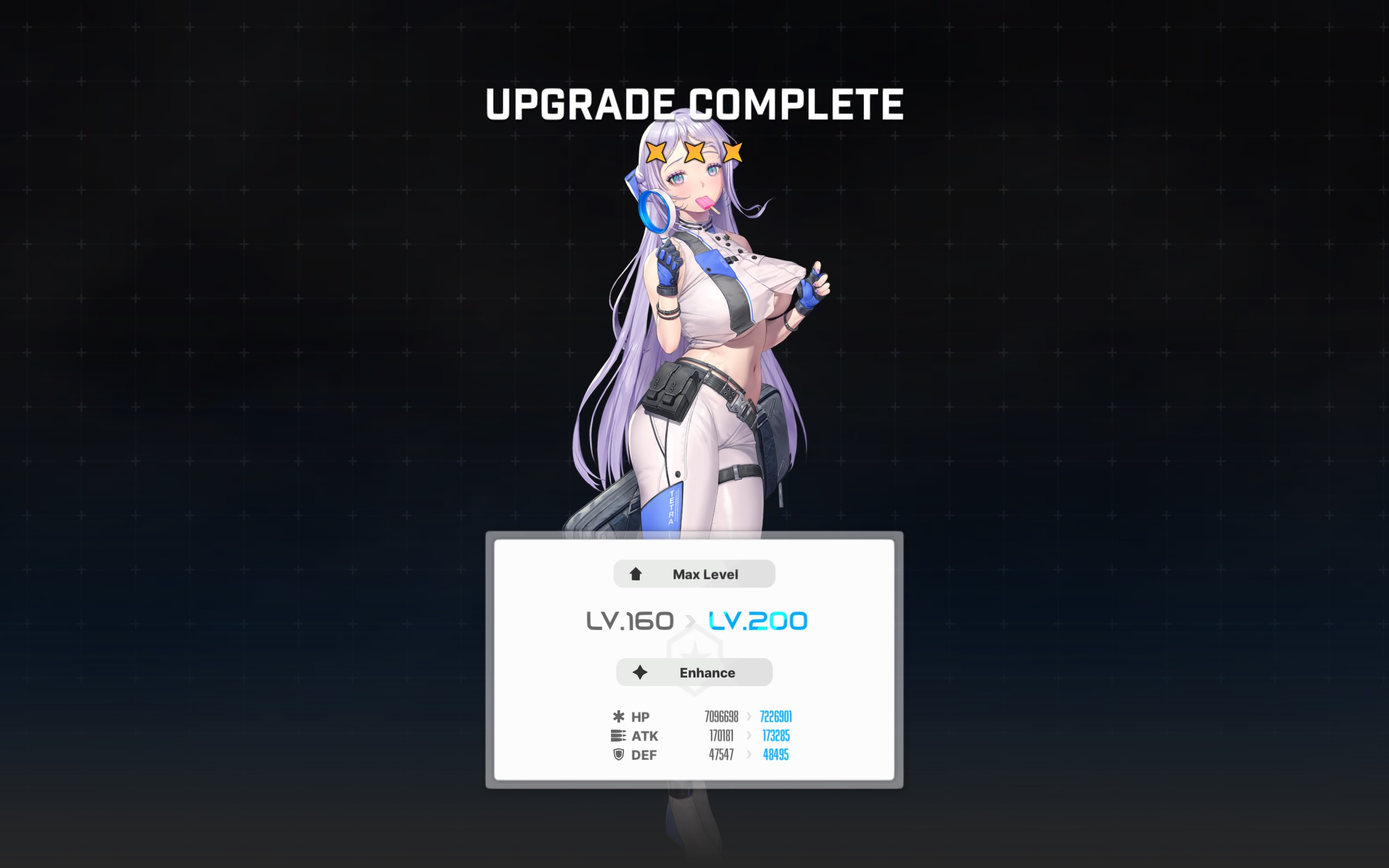Expand the ATK stat chevron arrow

click(x=748, y=736)
